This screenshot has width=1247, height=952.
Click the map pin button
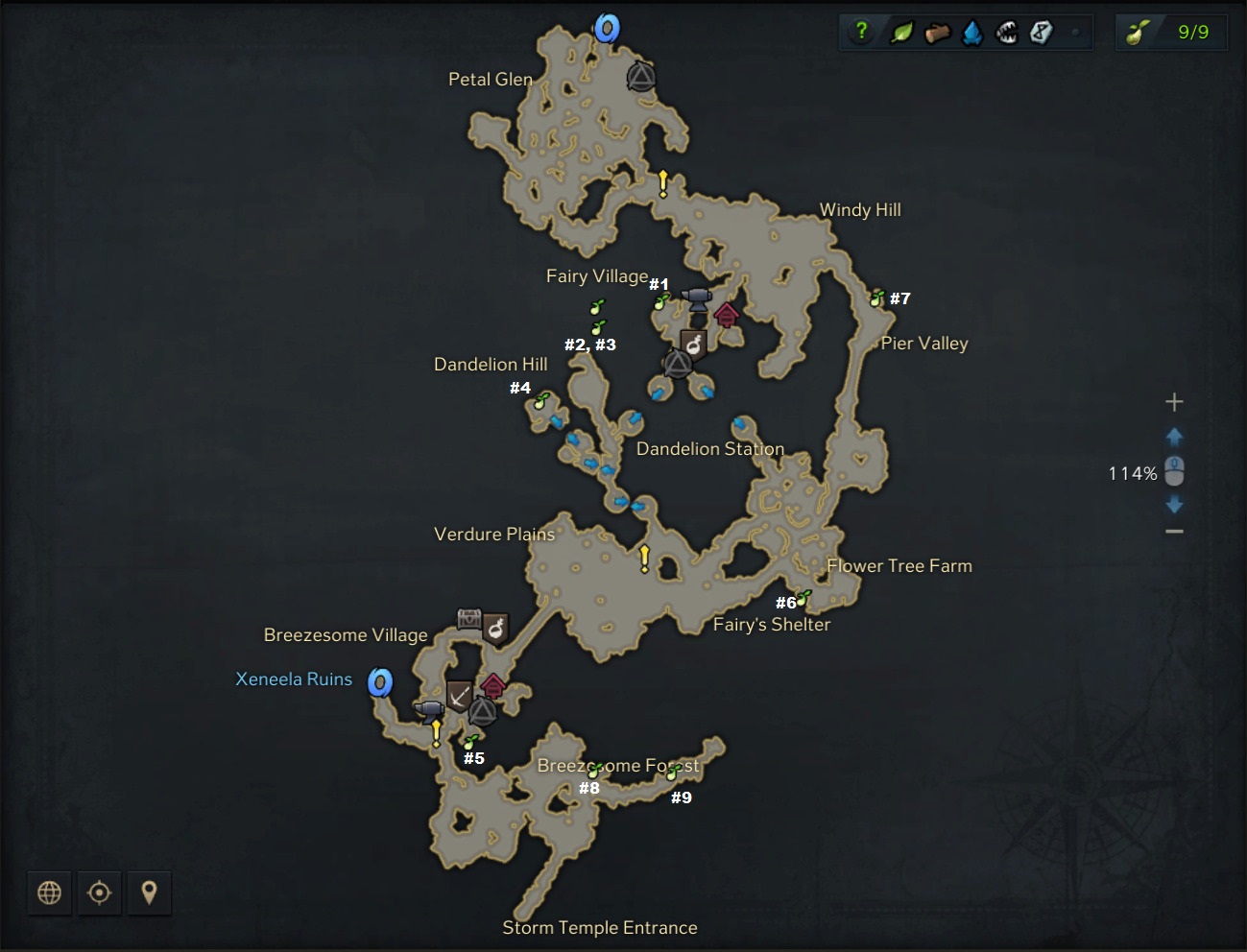(149, 892)
